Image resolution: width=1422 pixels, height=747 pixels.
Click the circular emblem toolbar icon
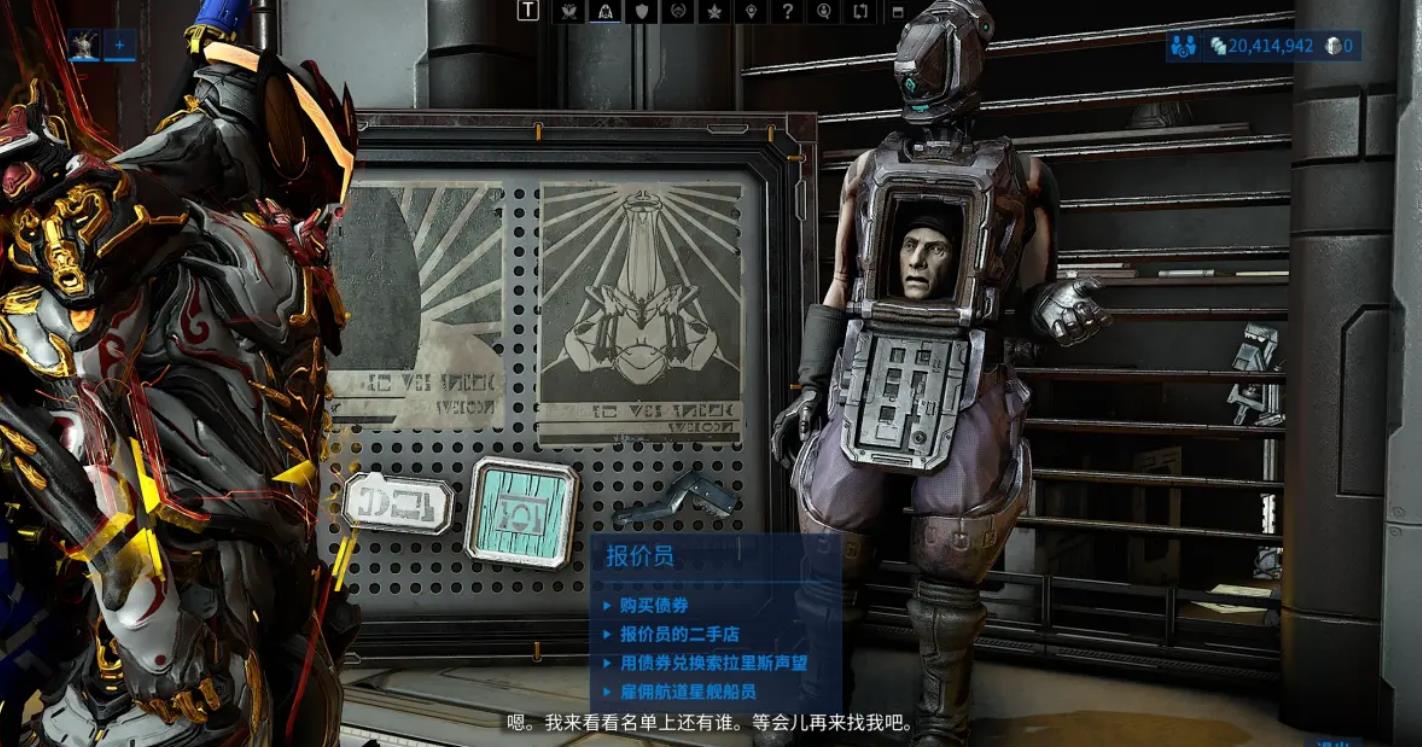click(x=678, y=11)
